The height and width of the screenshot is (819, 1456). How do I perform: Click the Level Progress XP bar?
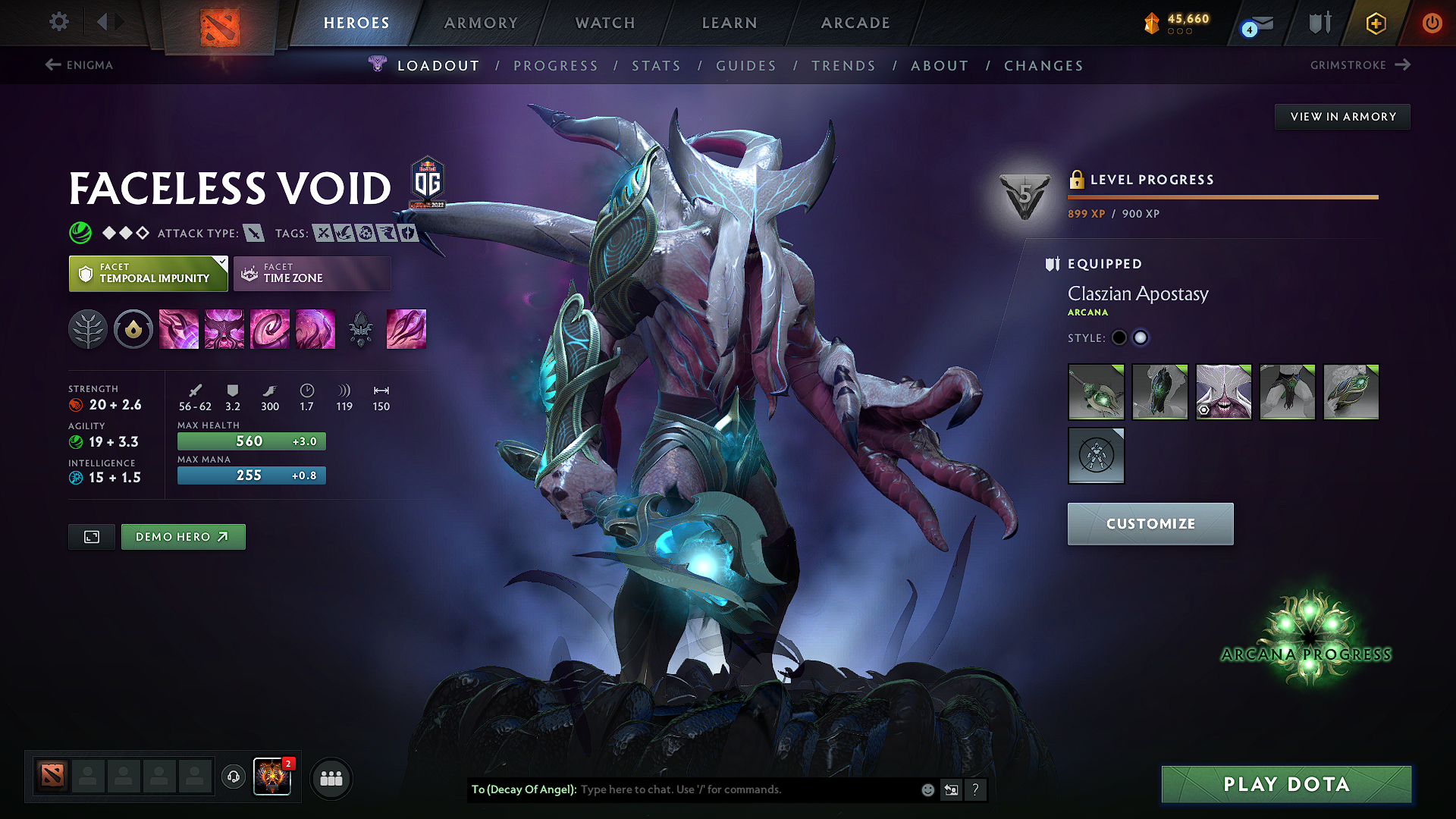point(1222,196)
